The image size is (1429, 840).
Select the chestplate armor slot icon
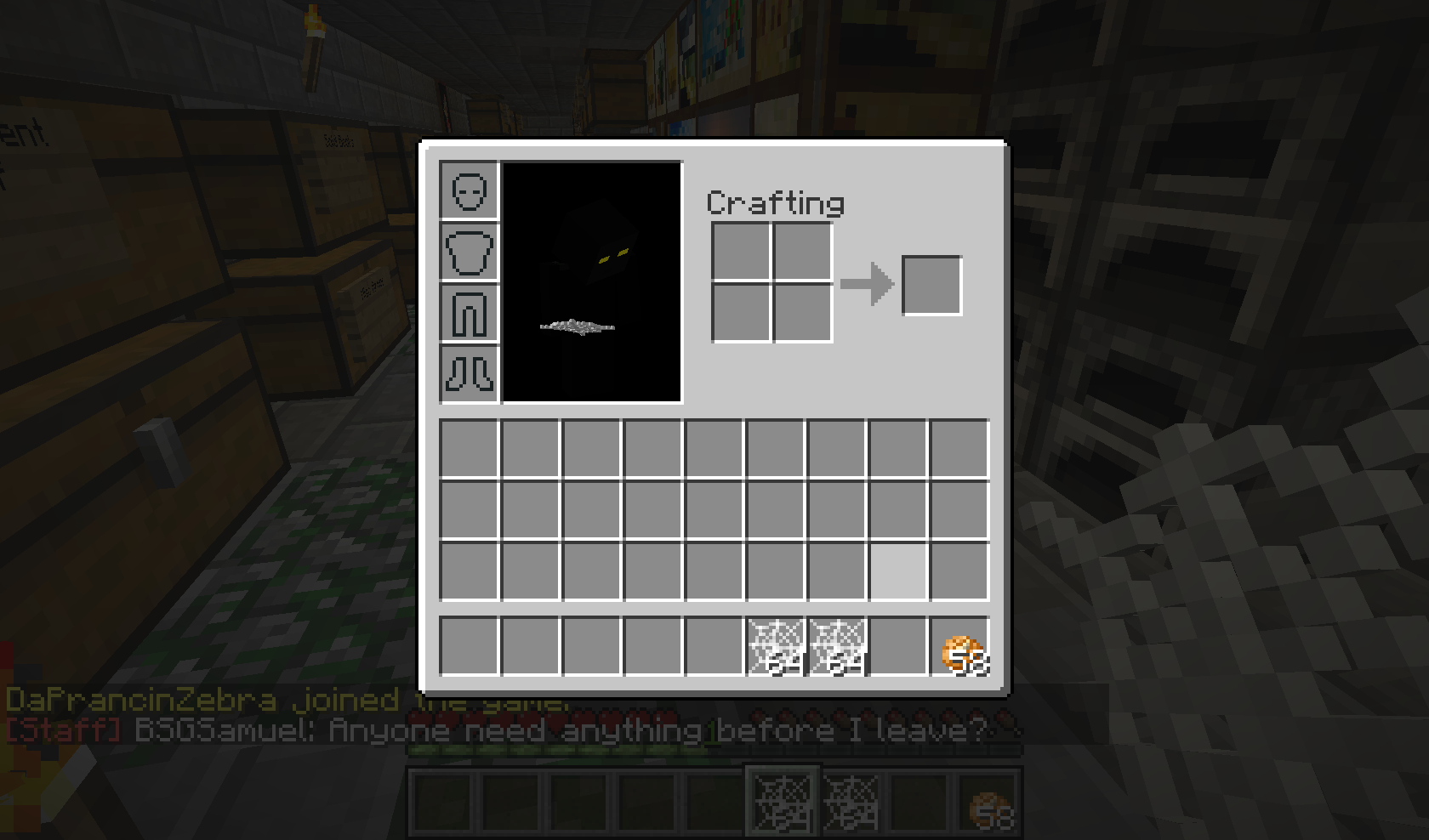click(468, 253)
